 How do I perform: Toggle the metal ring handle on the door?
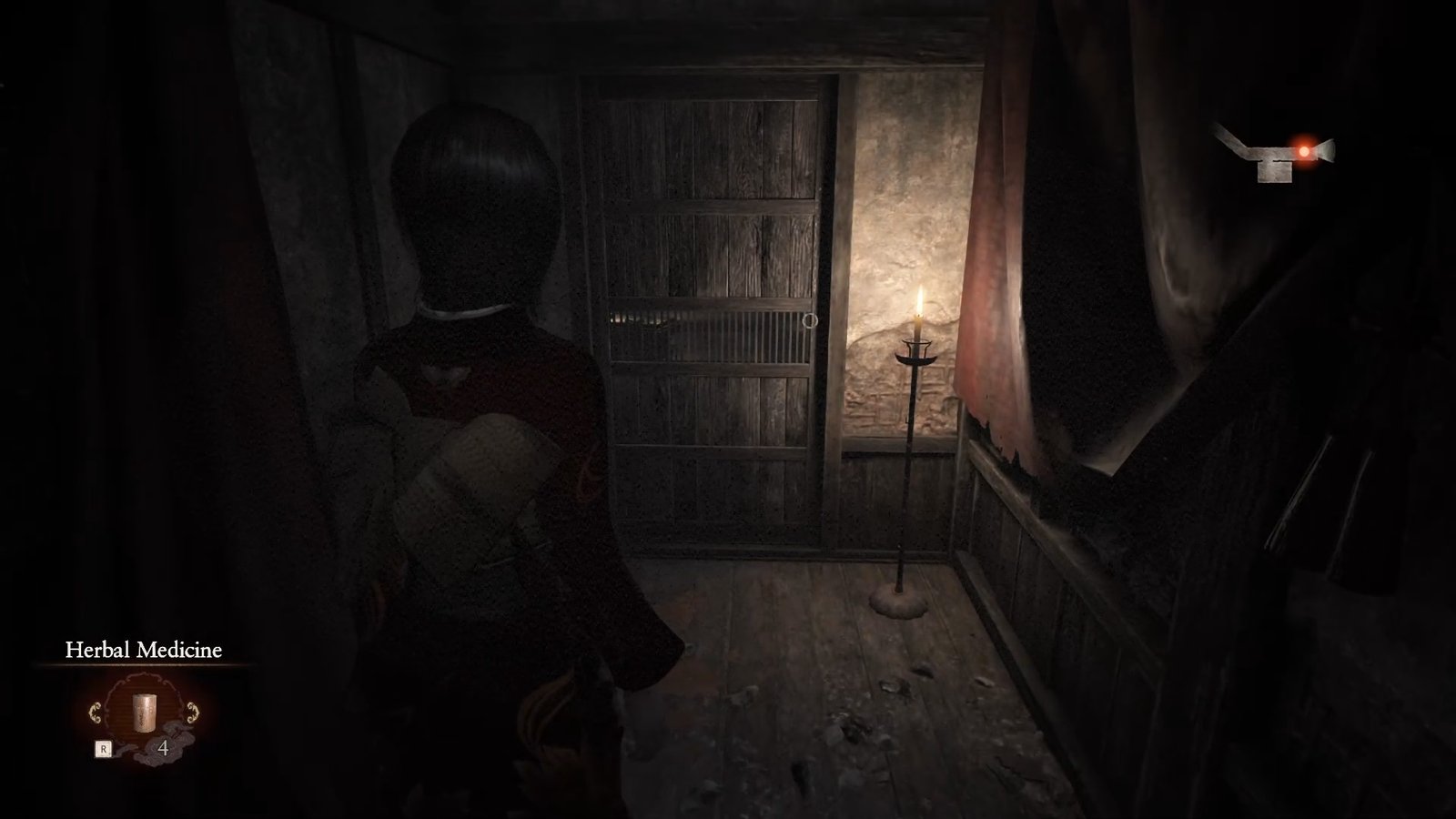pyautogui.click(x=810, y=322)
